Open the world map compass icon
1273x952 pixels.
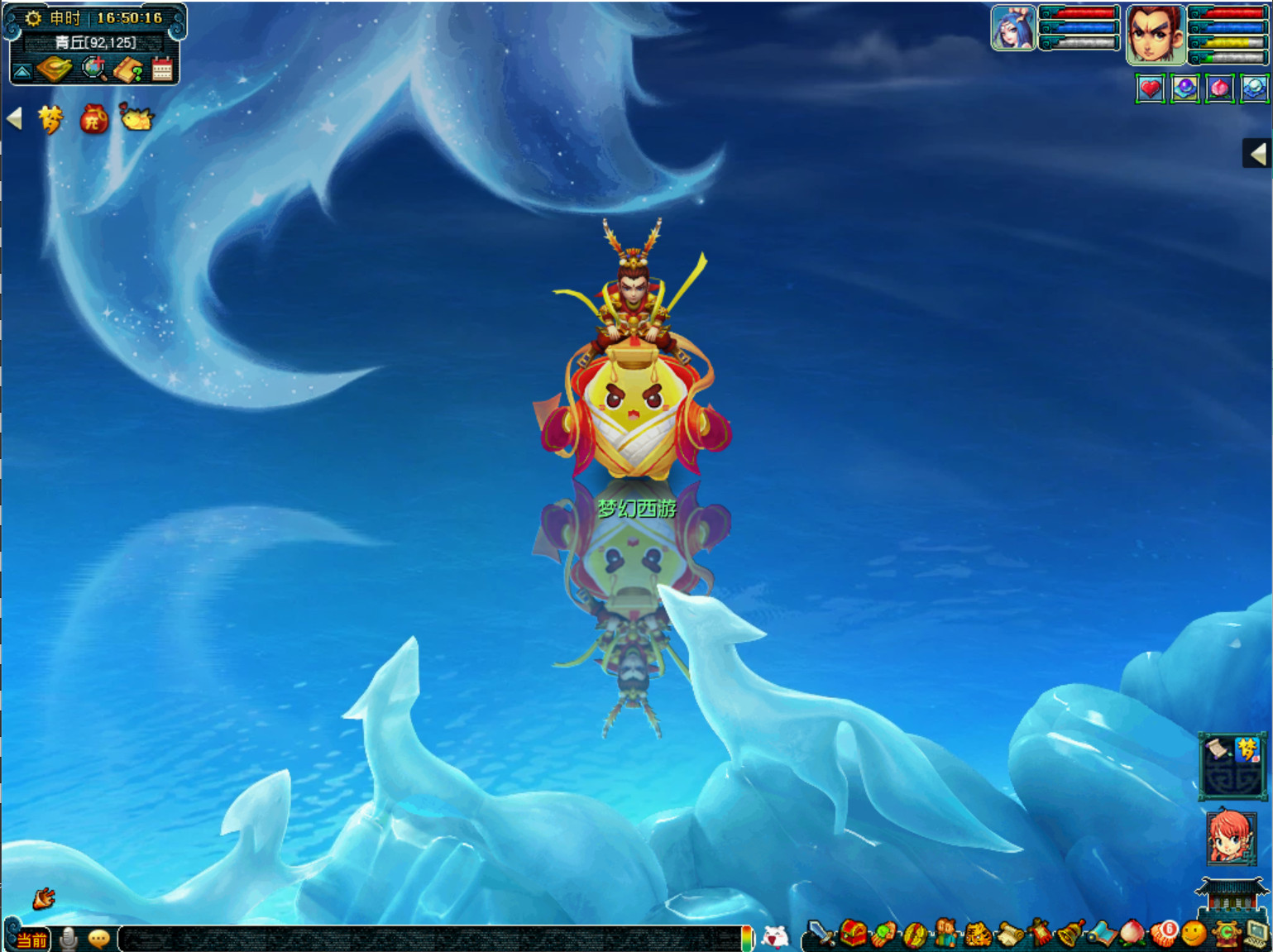coord(55,69)
